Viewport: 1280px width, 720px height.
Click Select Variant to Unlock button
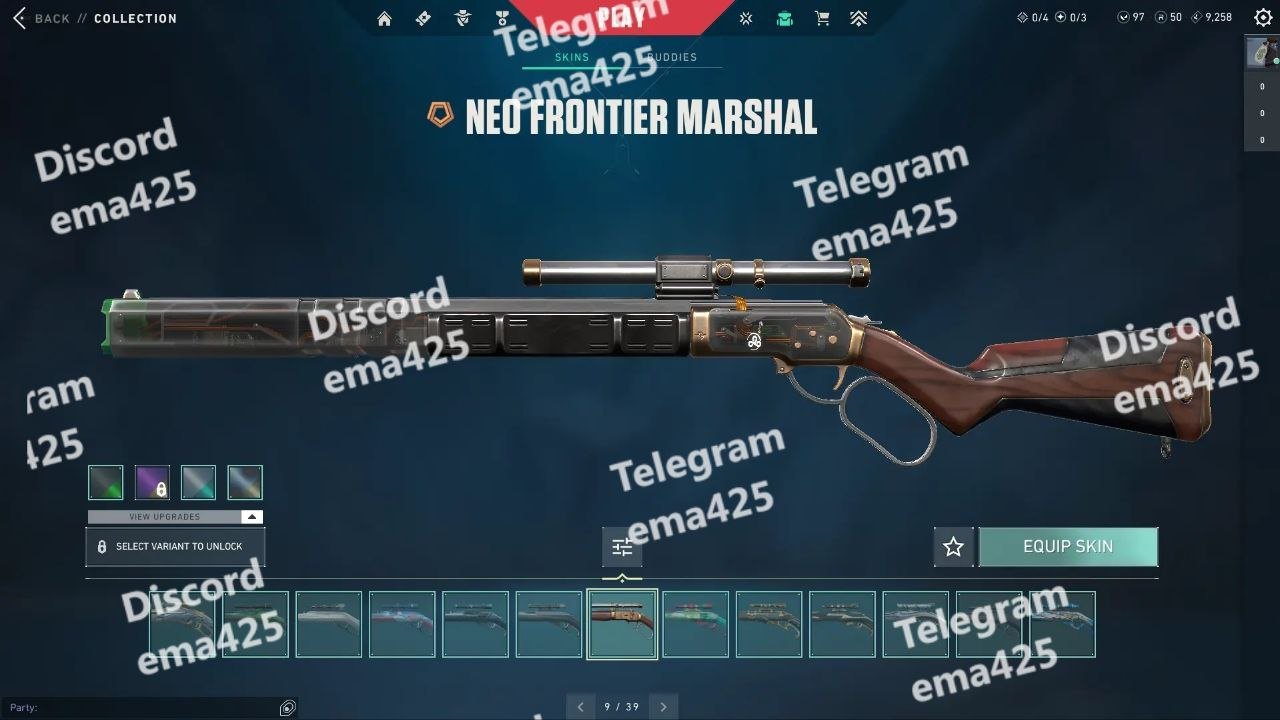pos(175,547)
